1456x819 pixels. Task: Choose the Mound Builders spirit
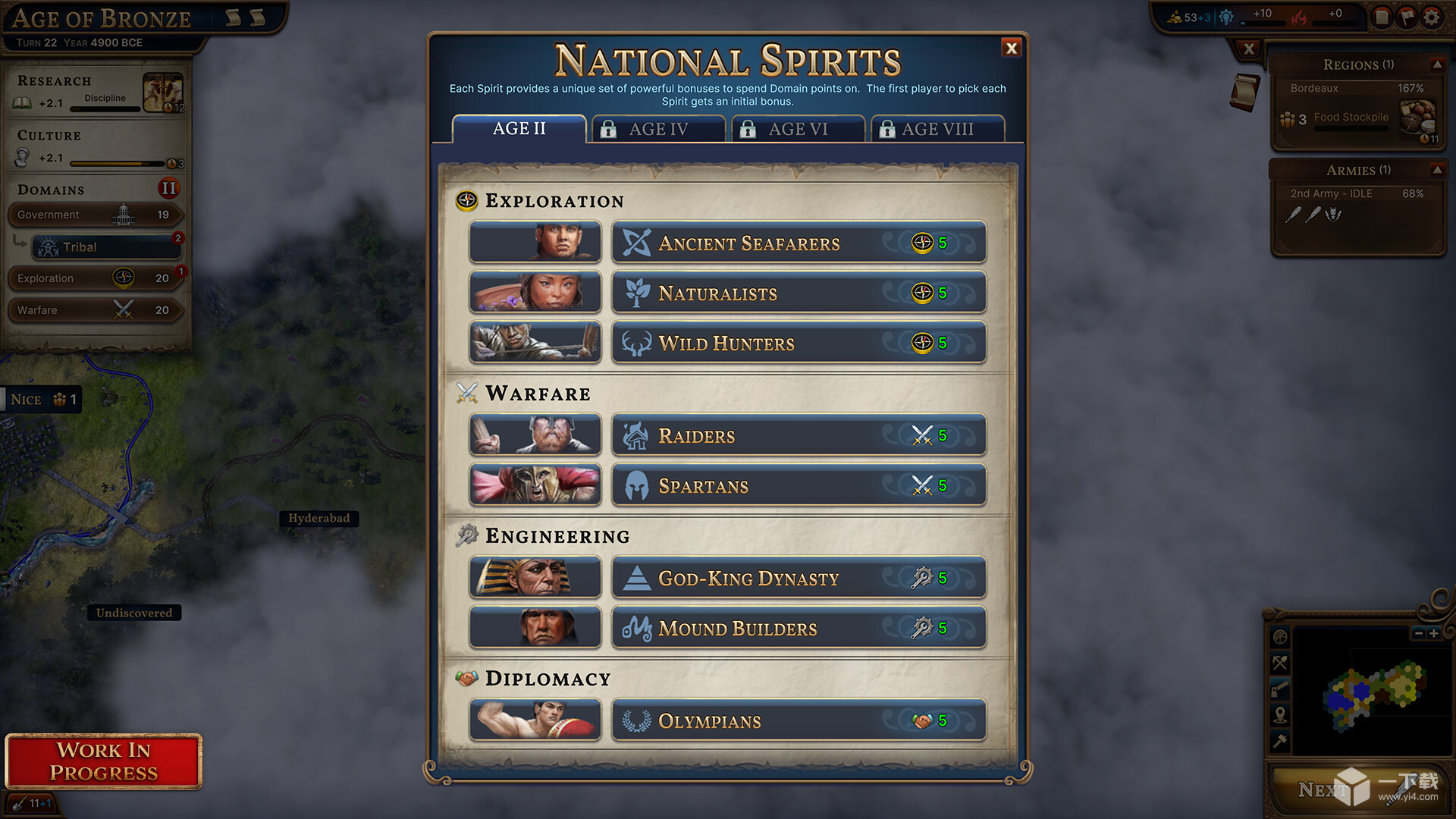click(799, 628)
